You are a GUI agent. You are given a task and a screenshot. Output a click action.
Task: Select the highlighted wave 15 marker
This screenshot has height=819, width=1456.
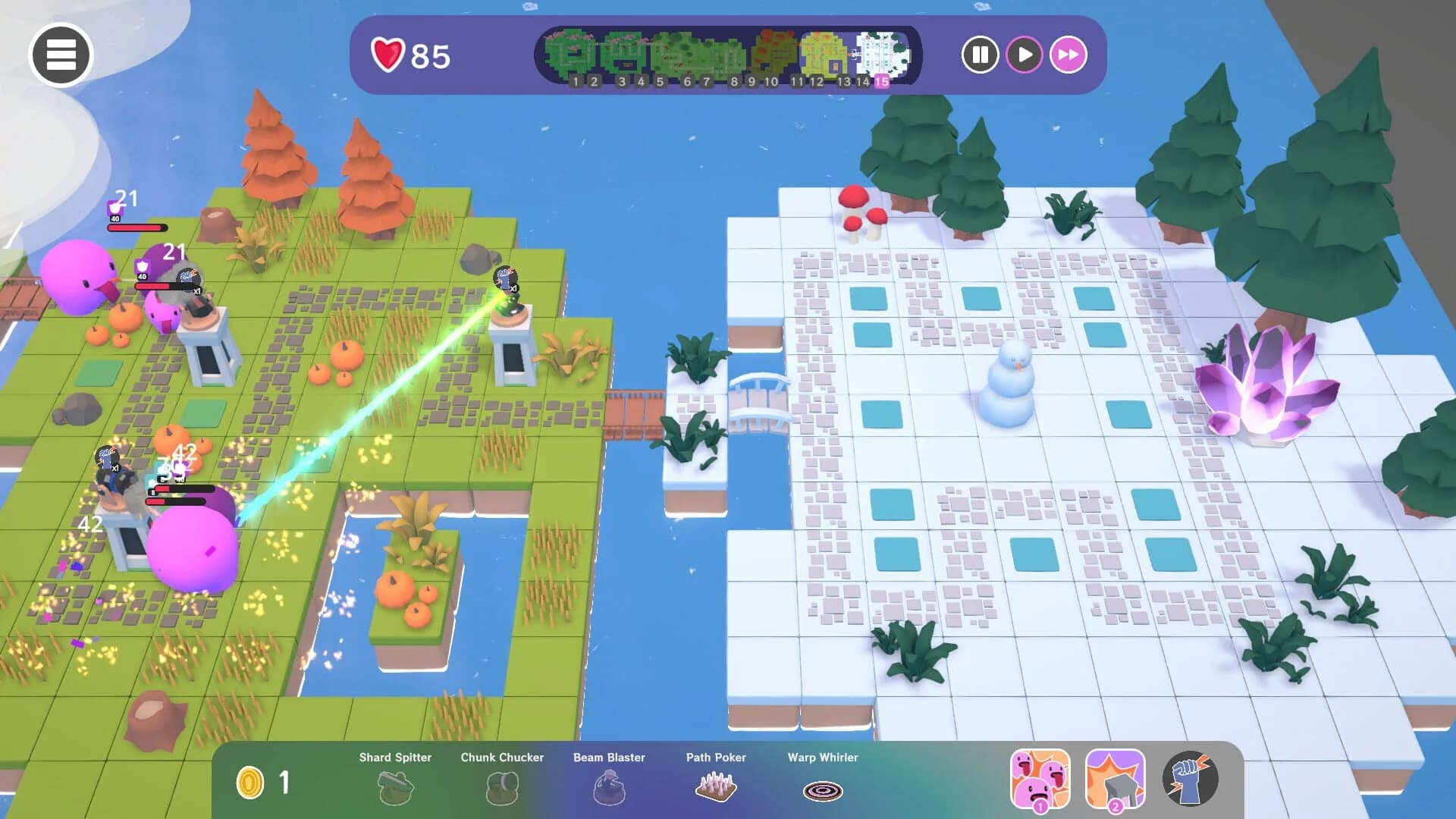point(881,81)
